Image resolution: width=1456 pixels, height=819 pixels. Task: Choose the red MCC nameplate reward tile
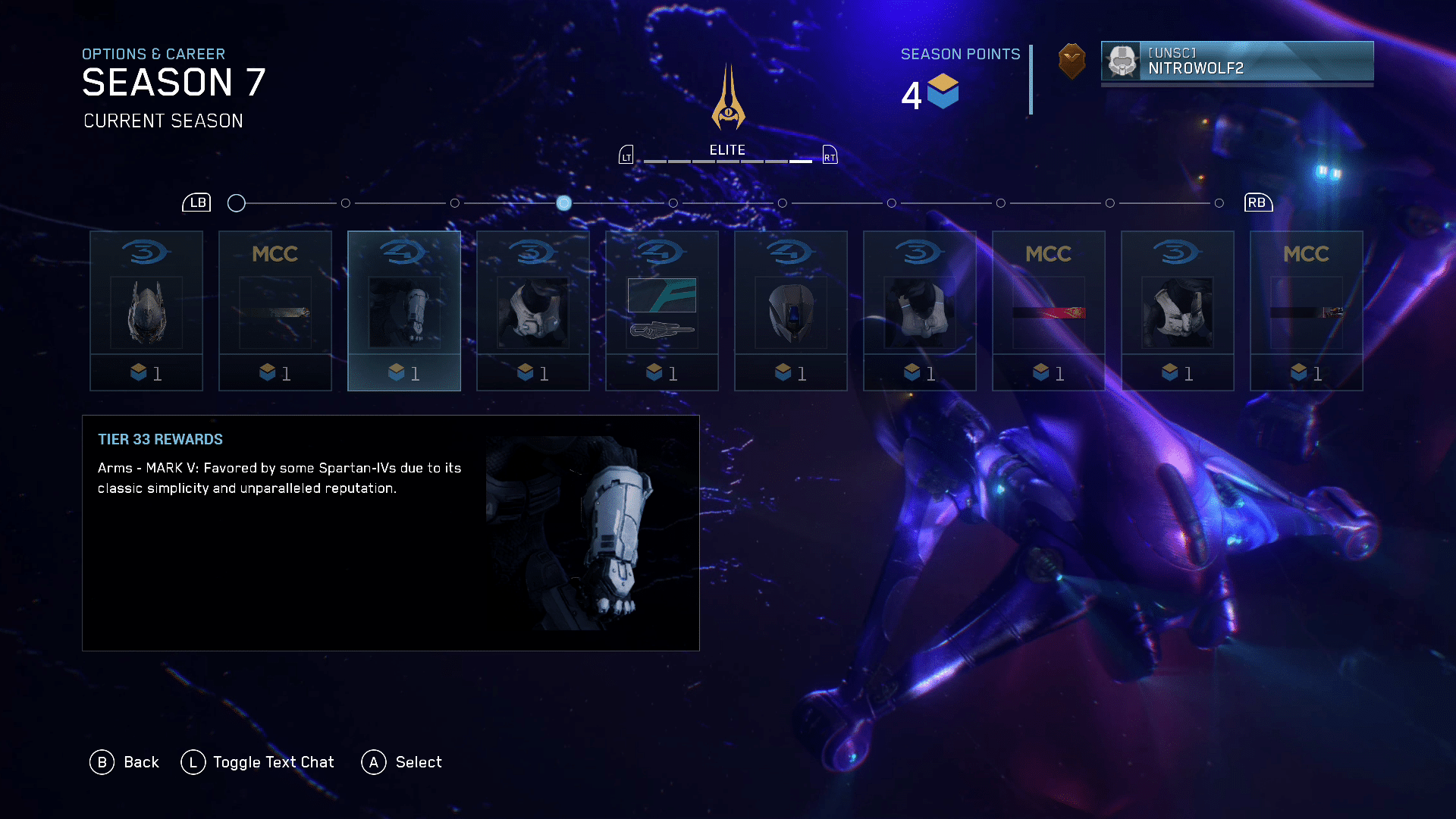coord(1049,311)
